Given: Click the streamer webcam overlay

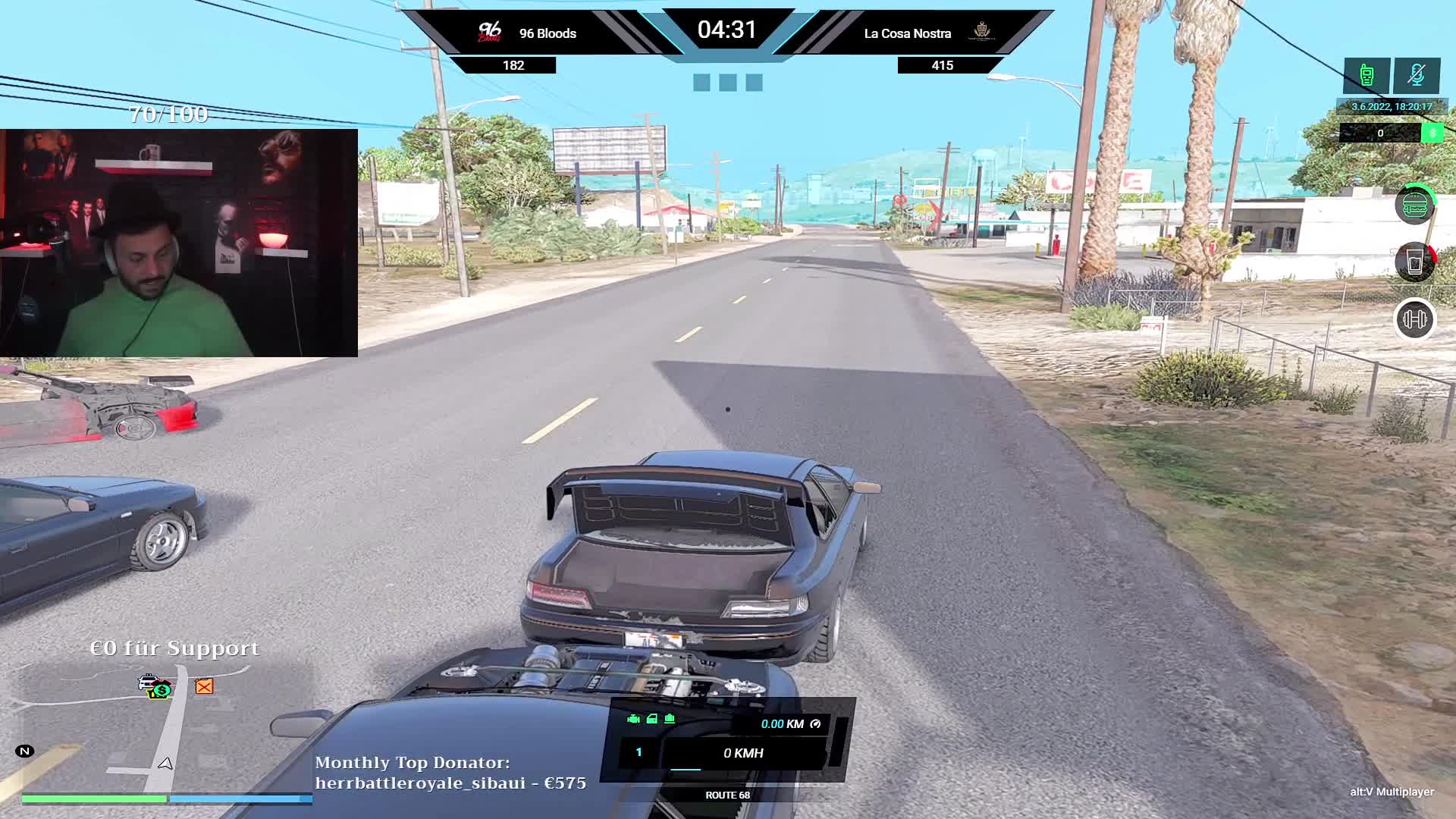Looking at the screenshot, I should point(179,243).
